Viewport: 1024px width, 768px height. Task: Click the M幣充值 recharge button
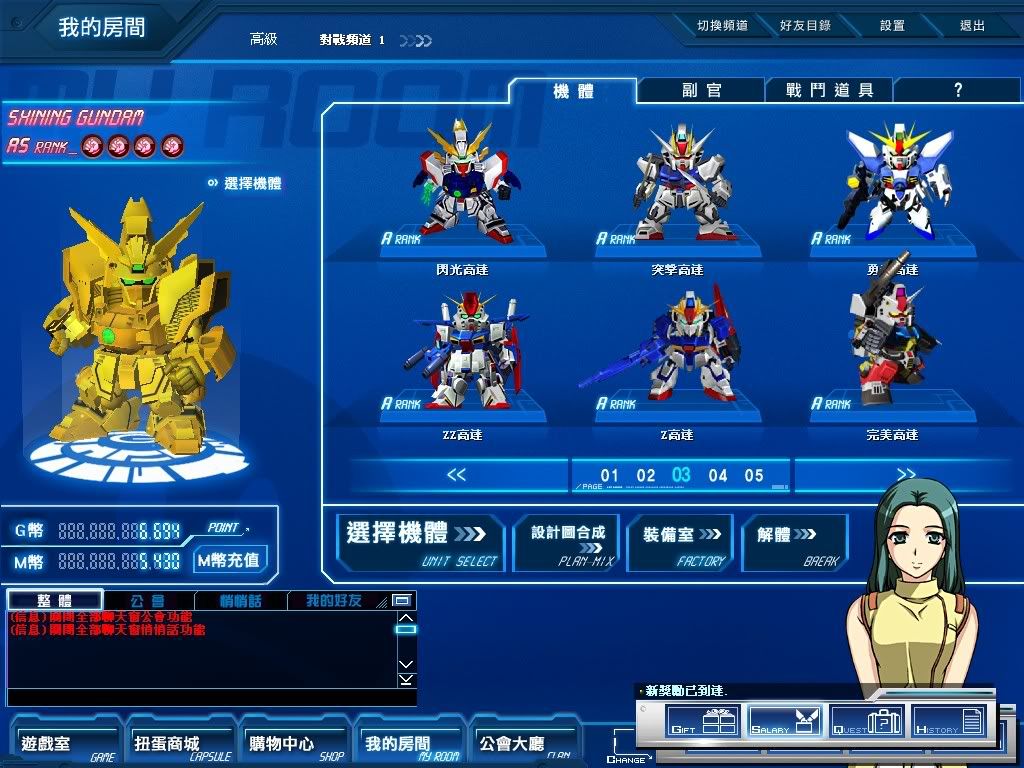pyautogui.click(x=229, y=560)
